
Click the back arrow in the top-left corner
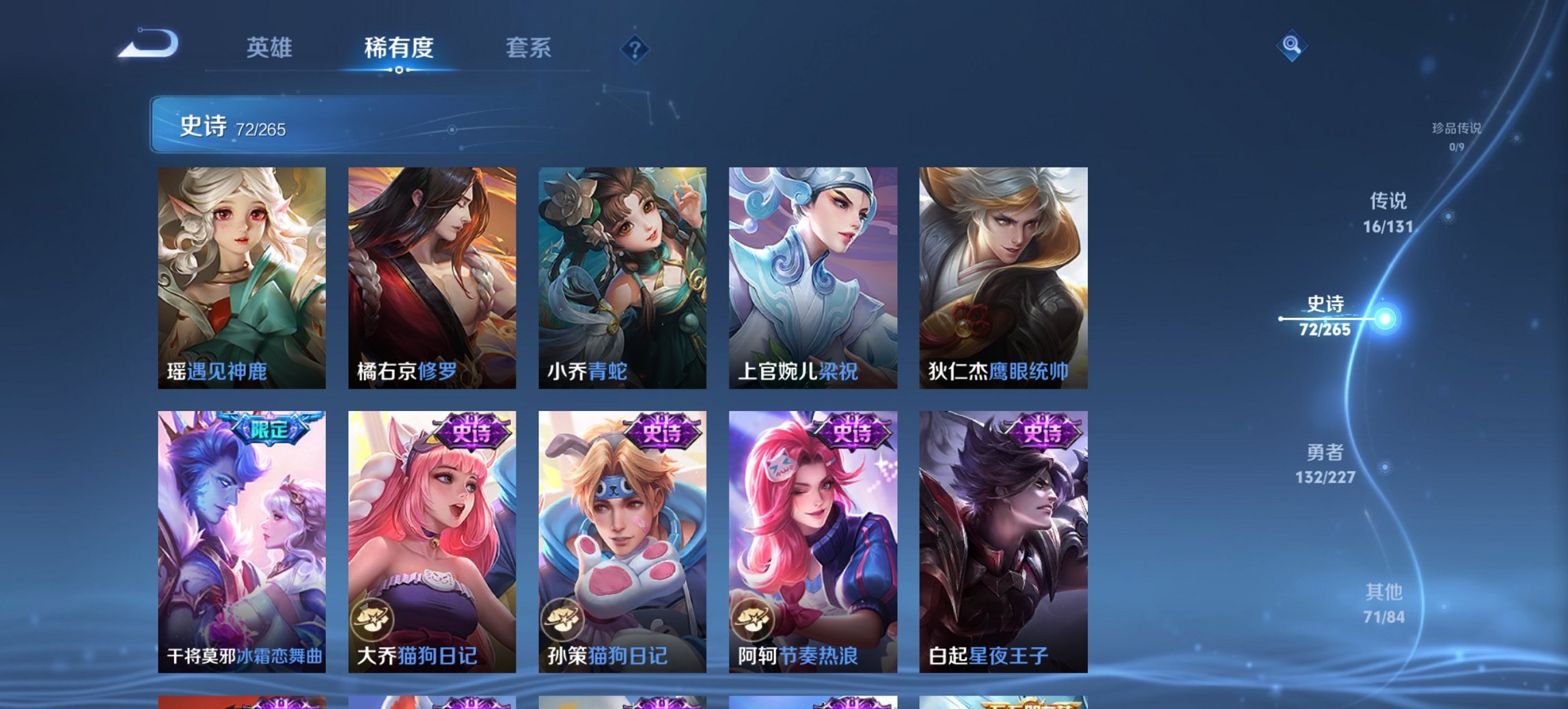[x=149, y=46]
